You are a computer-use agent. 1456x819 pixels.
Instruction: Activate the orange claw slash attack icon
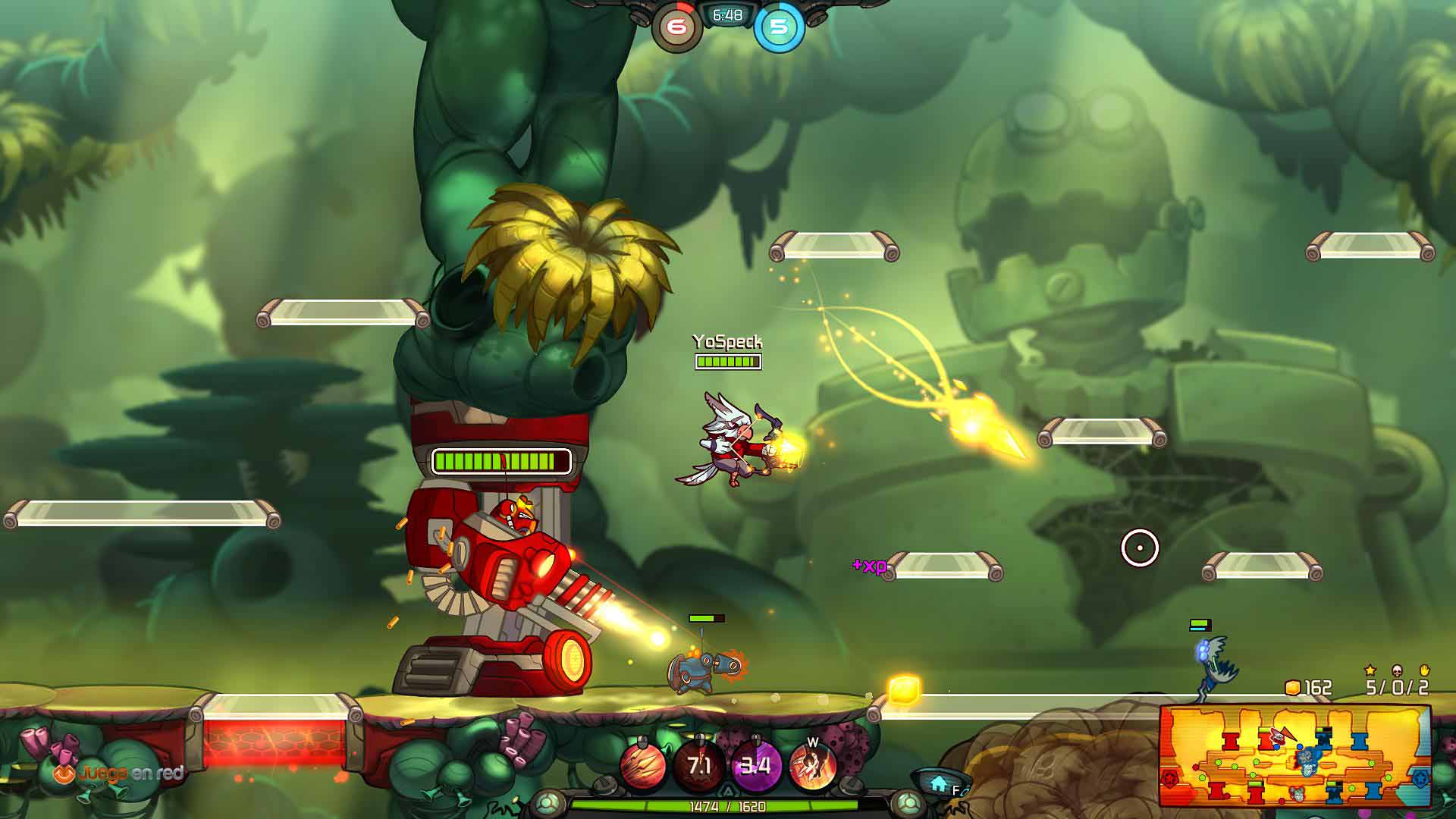(x=644, y=766)
